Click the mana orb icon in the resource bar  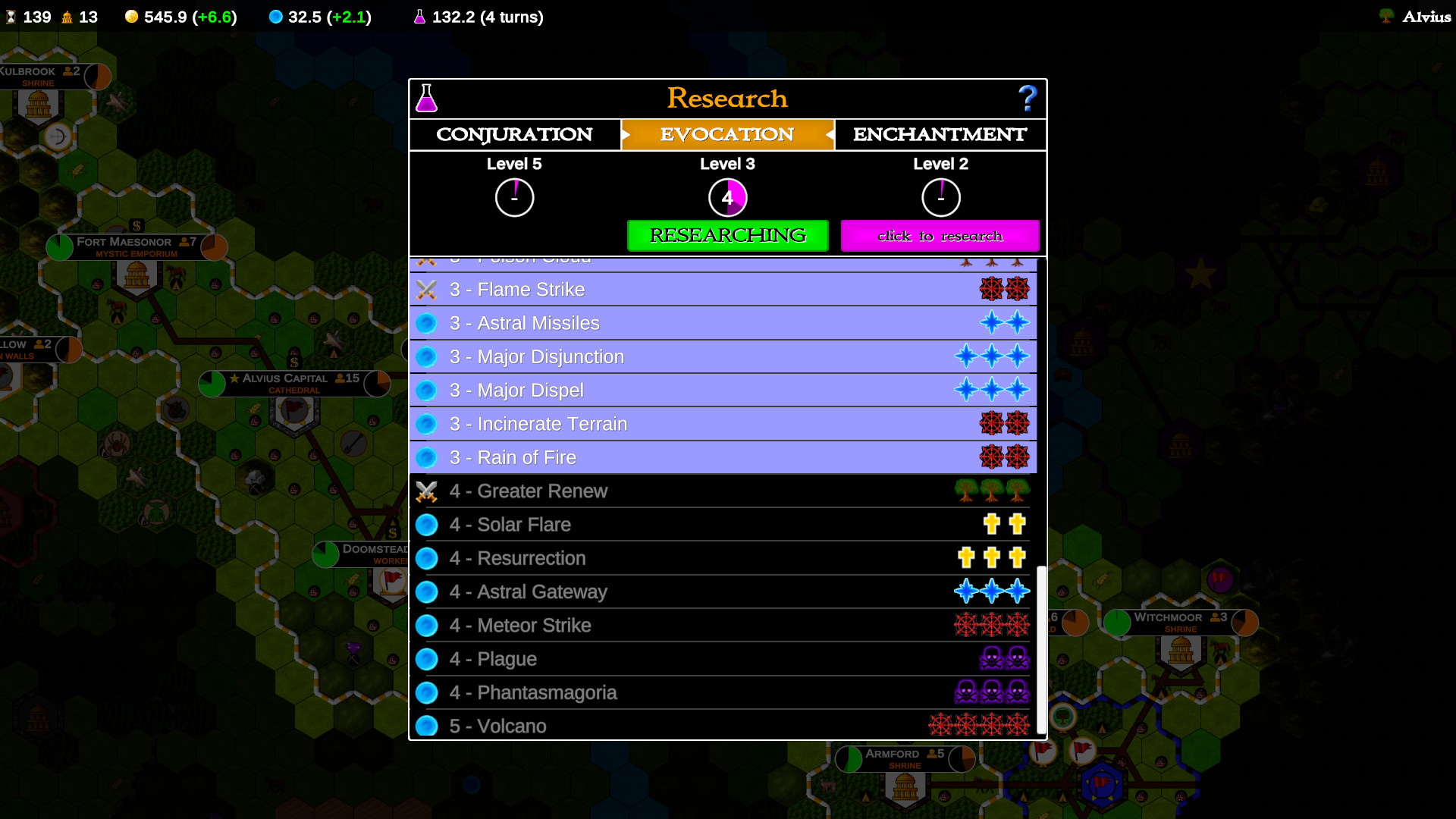pyautogui.click(x=275, y=16)
